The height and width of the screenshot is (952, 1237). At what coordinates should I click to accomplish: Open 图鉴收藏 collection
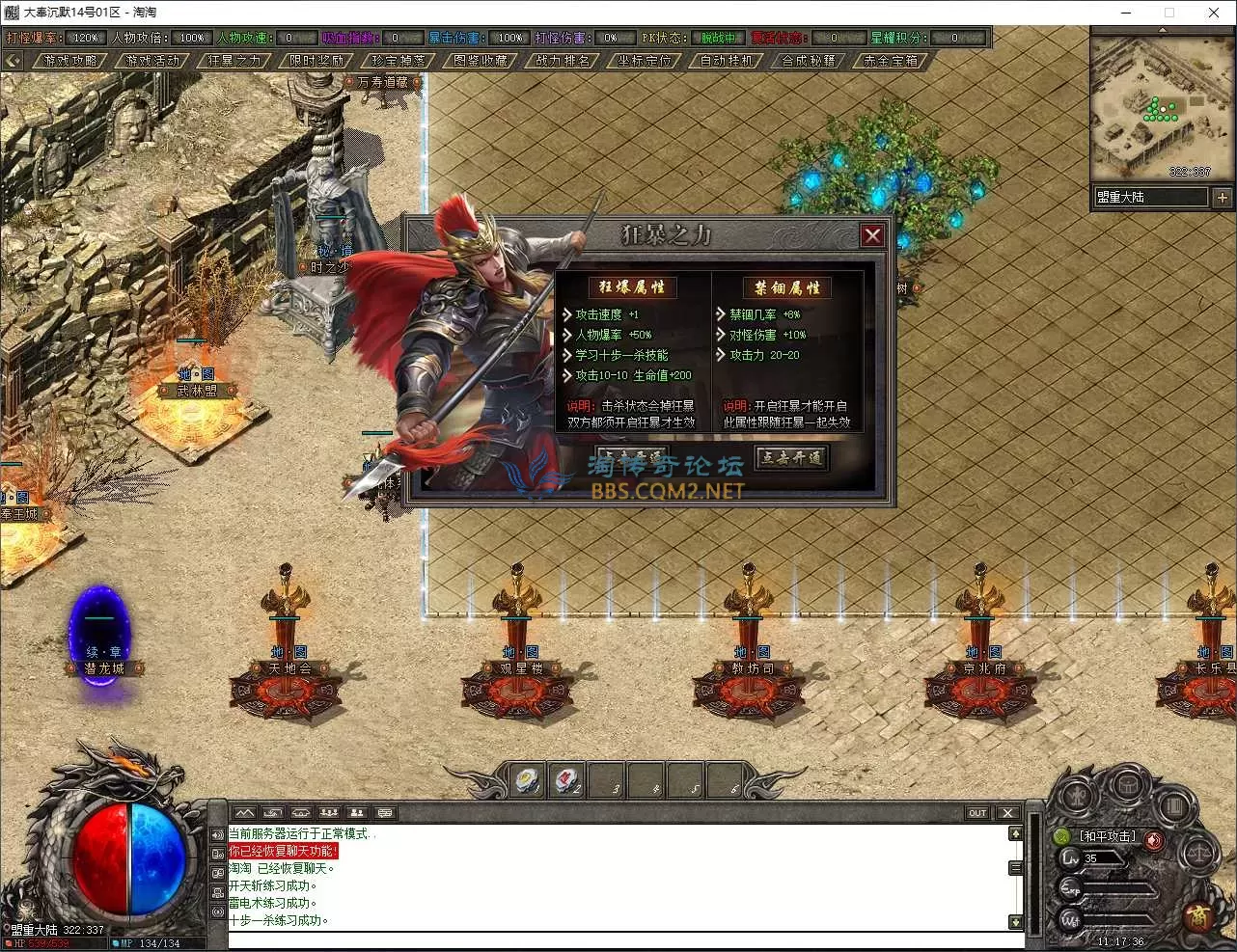pyautogui.click(x=481, y=60)
